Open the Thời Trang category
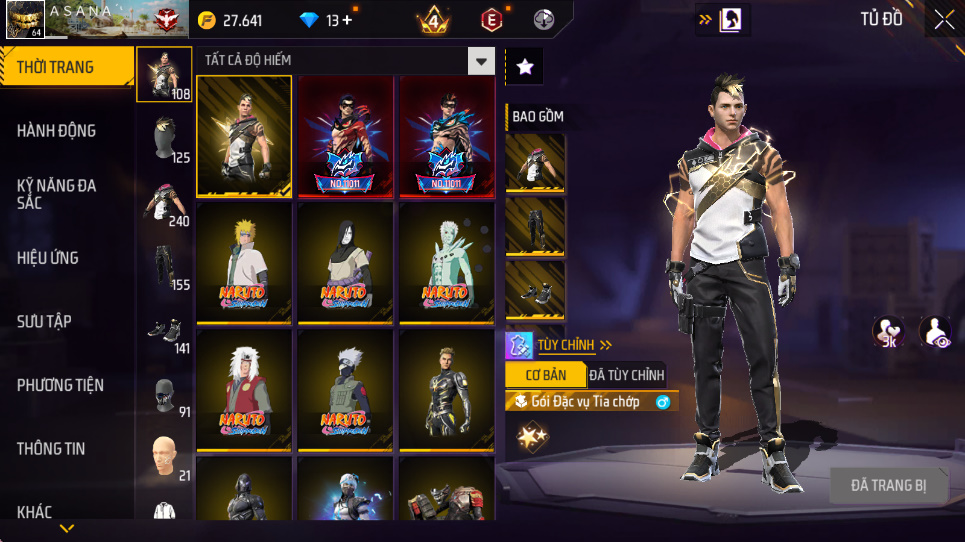Image resolution: width=965 pixels, height=542 pixels. [66, 67]
